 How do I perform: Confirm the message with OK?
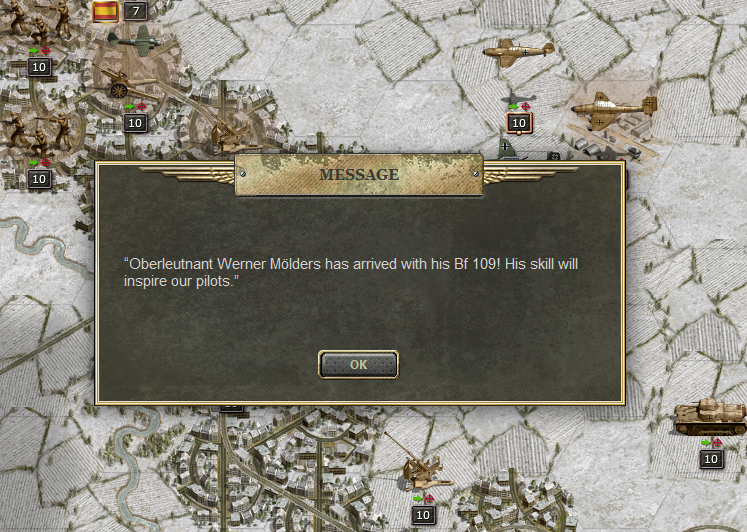click(x=358, y=365)
